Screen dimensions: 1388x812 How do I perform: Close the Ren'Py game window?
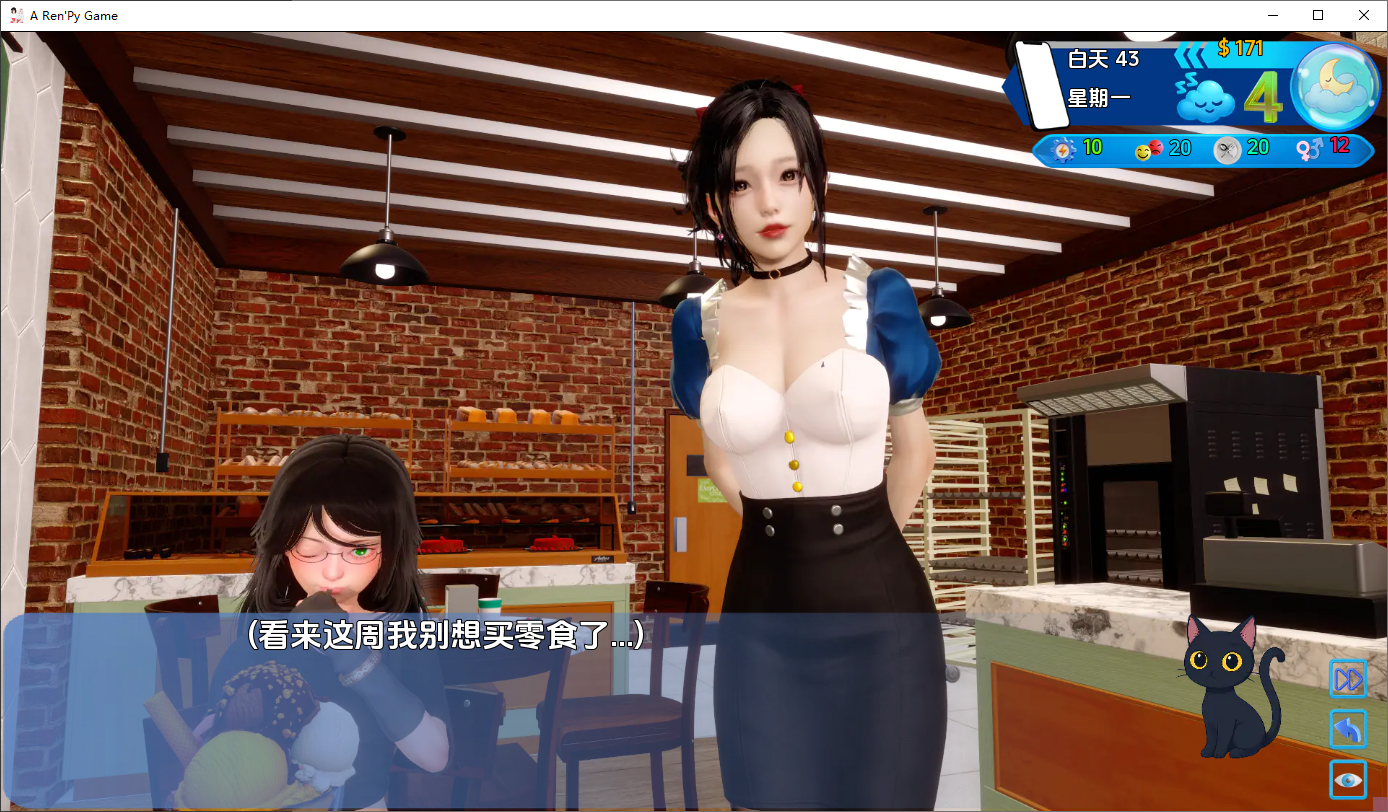tap(1364, 16)
